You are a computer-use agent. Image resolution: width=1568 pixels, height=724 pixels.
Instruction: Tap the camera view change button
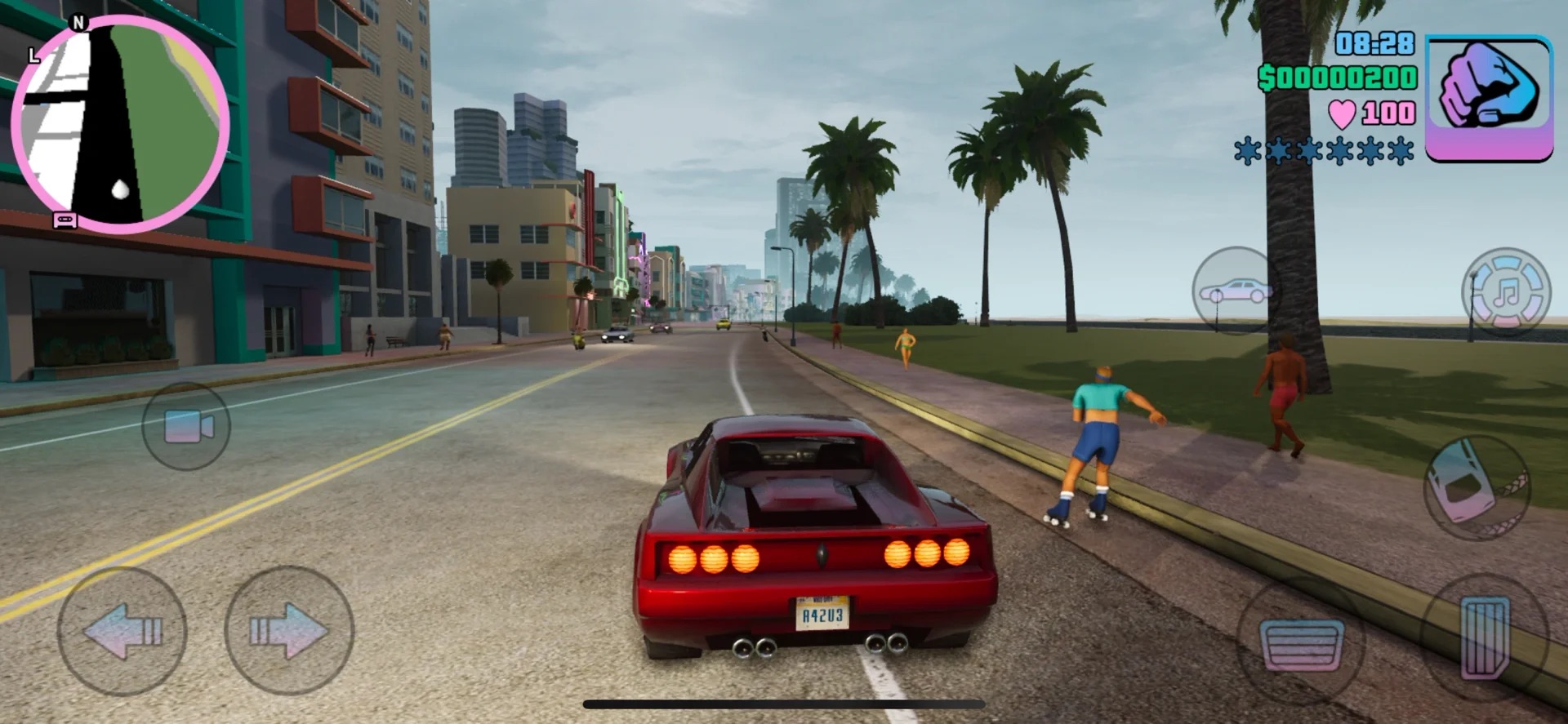pyautogui.click(x=186, y=426)
